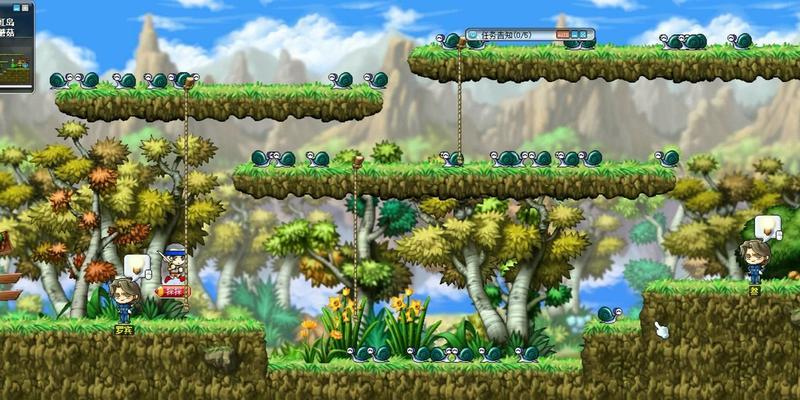
Task: Click the round icon beside 任务告知
Action: (473, 35)
